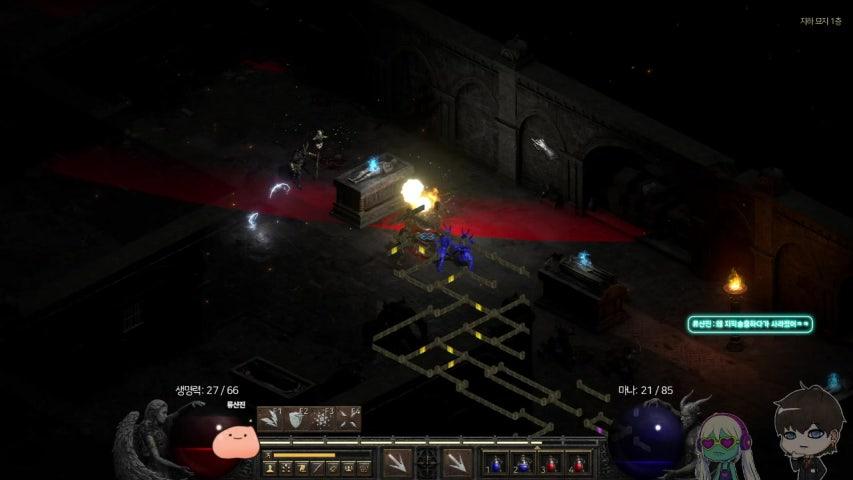Screen dimensions: 853x480
Task: Open the left-click skill selector
Action: tap(397, 462)
